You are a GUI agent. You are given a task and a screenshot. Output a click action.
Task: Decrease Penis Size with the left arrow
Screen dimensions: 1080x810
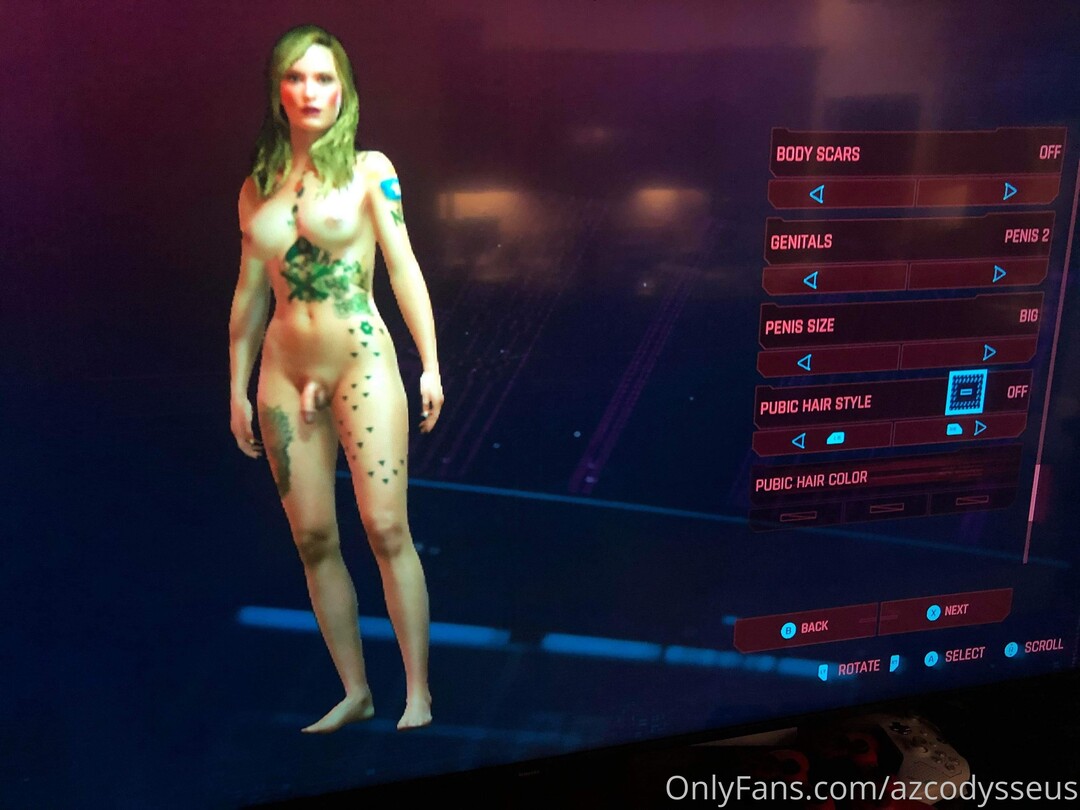pyautogui.click(x=804, y=362)
